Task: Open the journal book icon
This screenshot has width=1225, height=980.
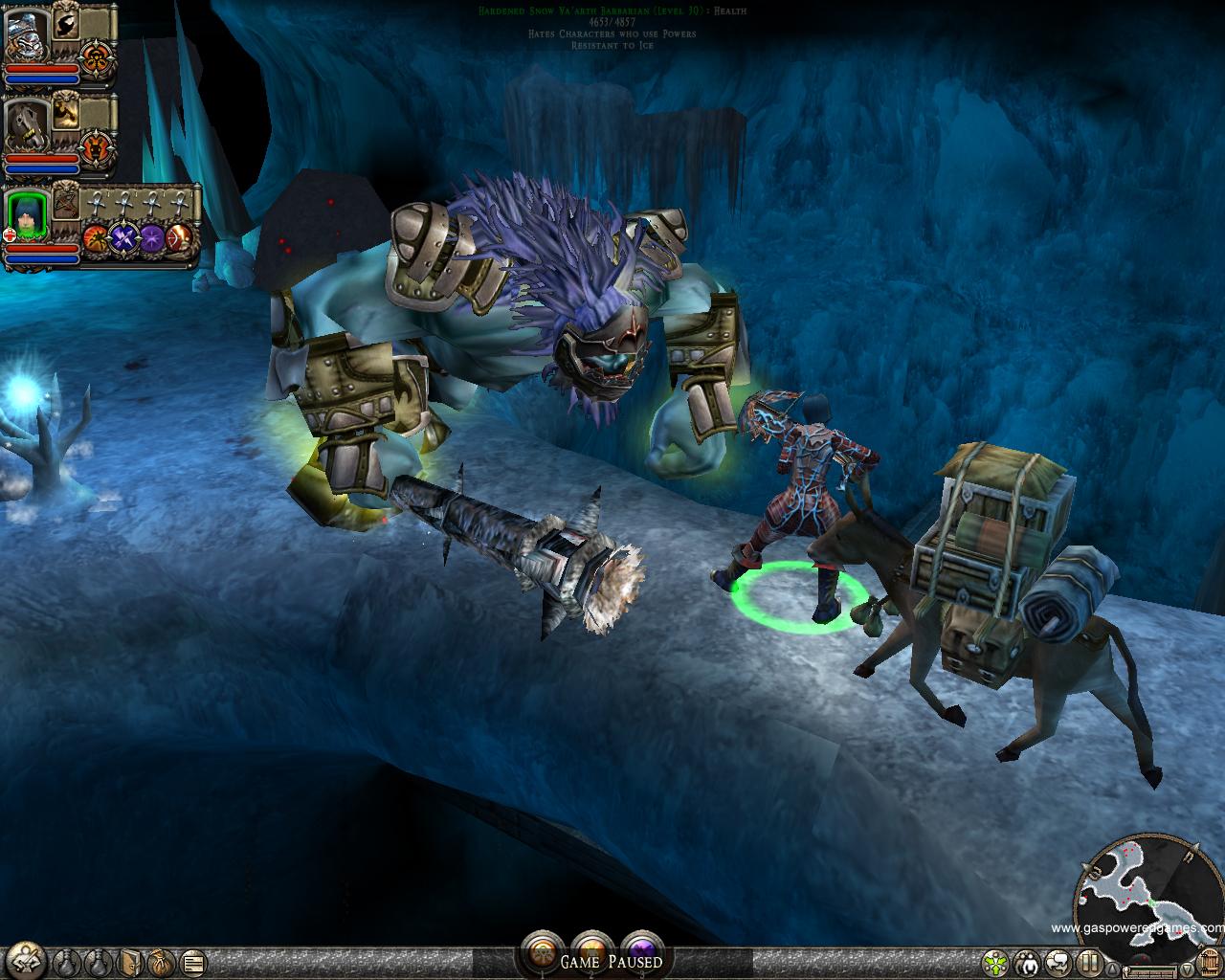Action: click(x=131, y=961)
